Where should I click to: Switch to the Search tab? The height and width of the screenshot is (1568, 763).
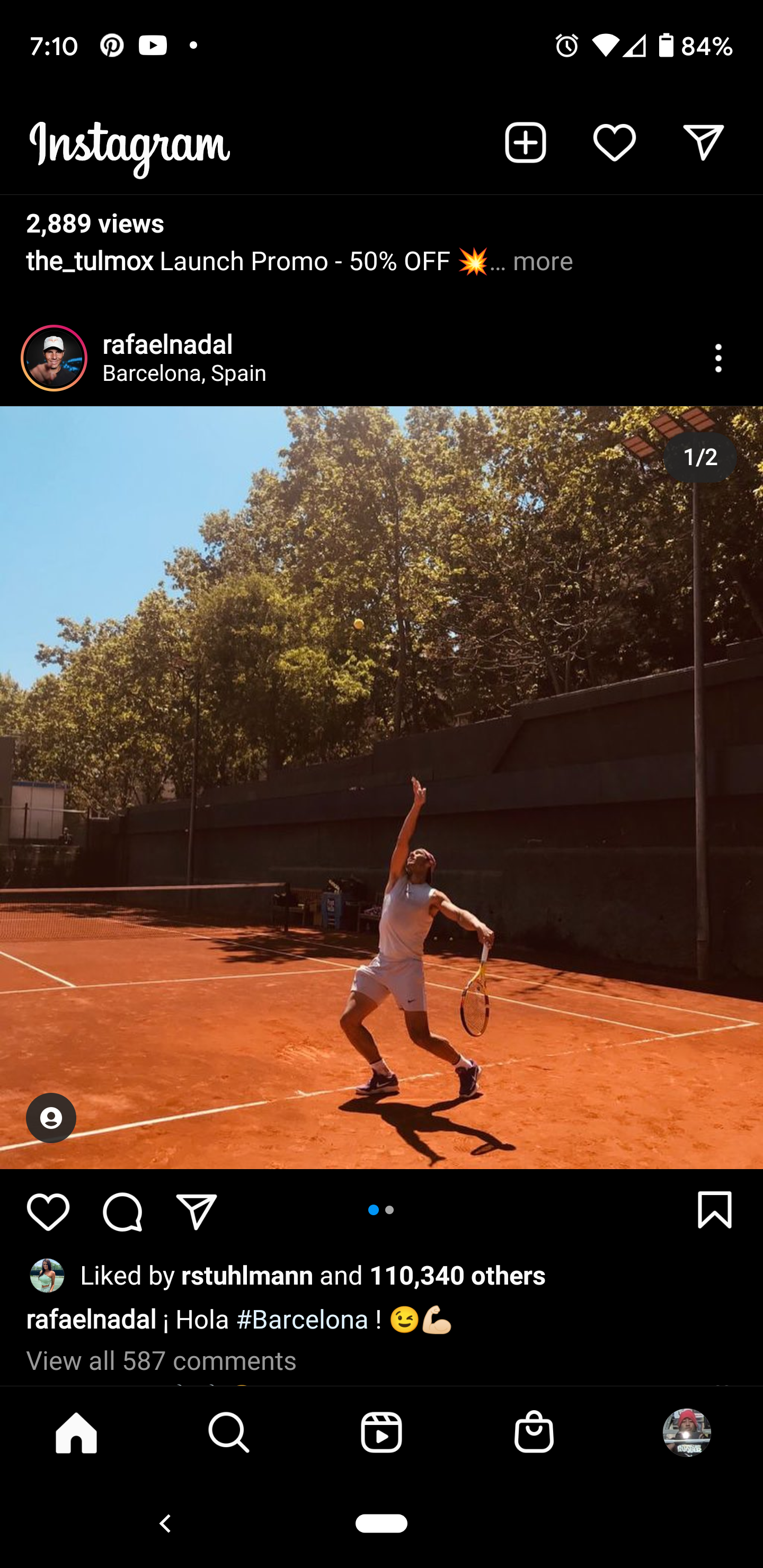[229, 1432]
